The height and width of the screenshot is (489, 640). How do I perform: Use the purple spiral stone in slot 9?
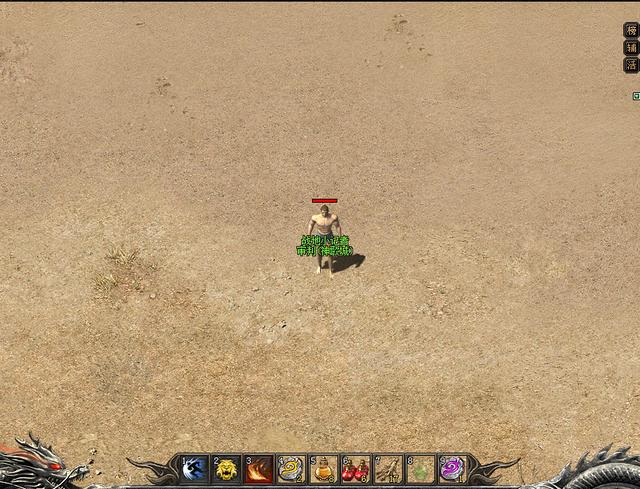click(452, 469)
